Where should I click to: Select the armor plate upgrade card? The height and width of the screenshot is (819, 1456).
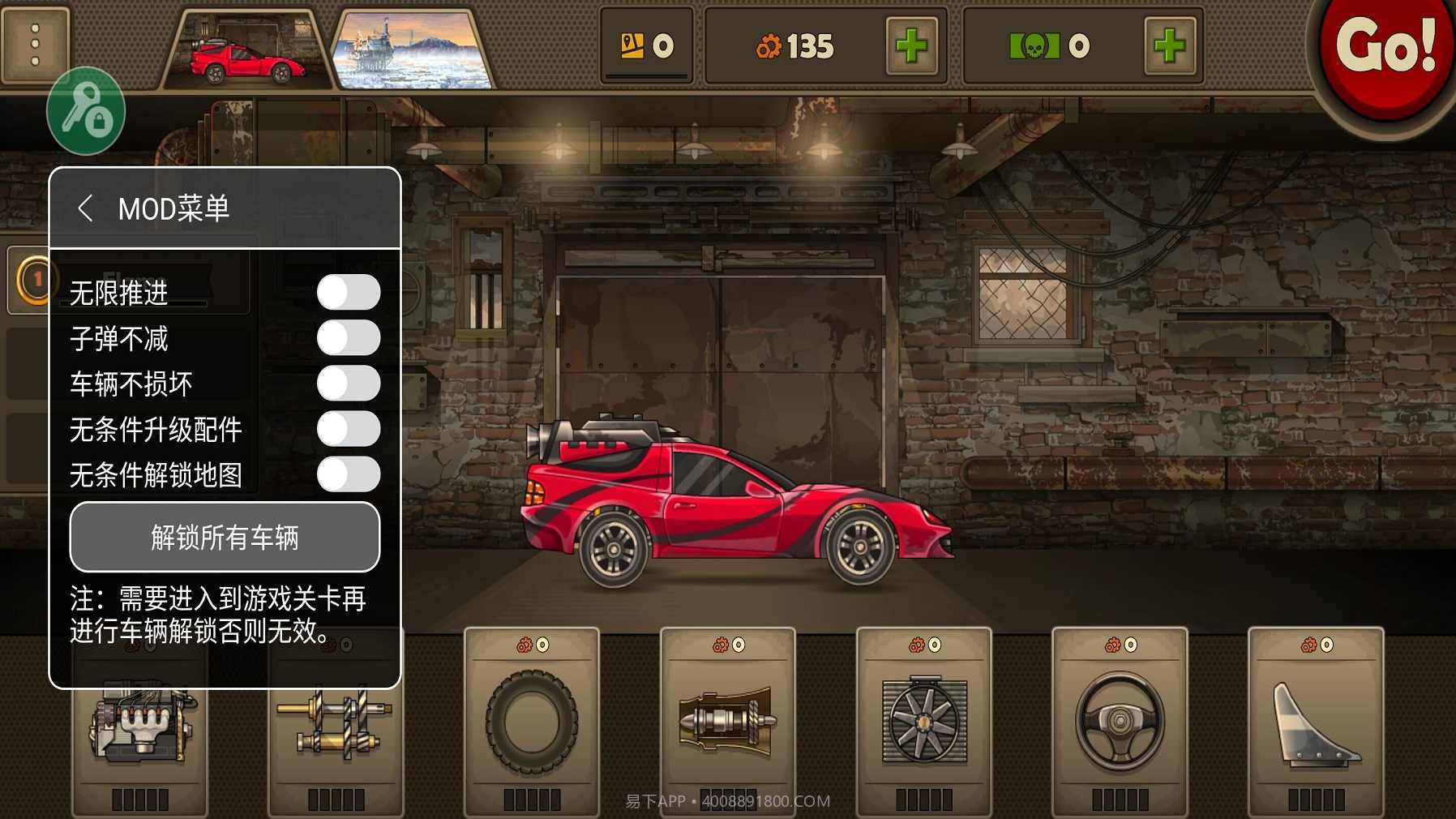click(x=1316, y=722)
